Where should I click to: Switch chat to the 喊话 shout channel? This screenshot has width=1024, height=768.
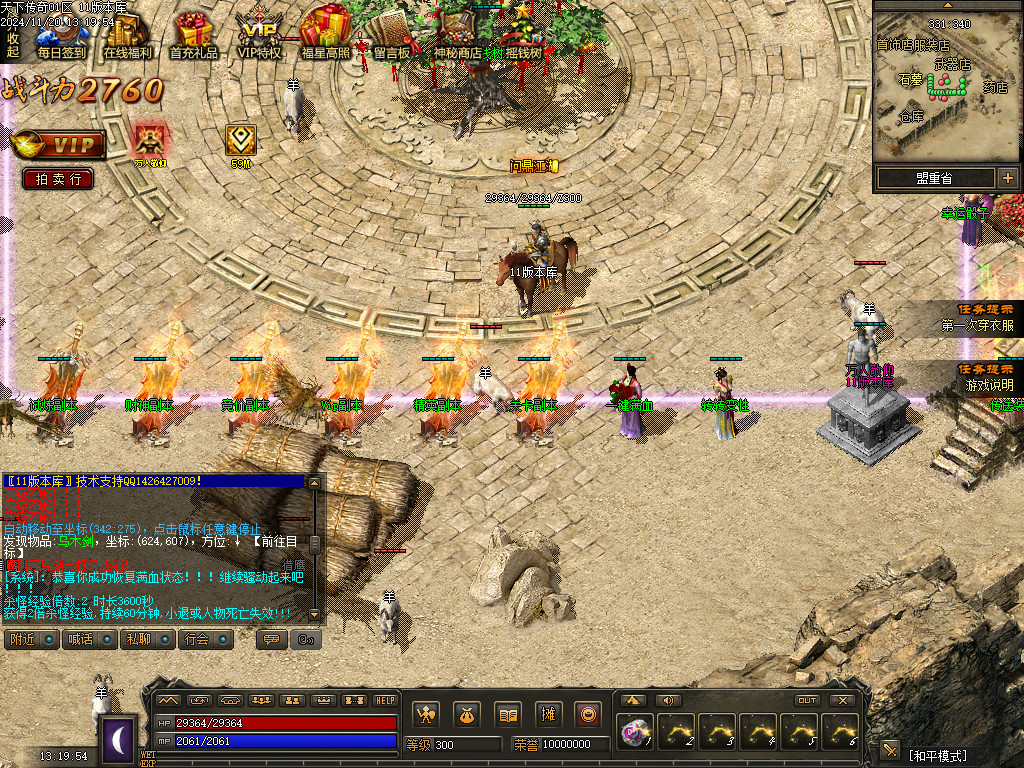(89, 639)
